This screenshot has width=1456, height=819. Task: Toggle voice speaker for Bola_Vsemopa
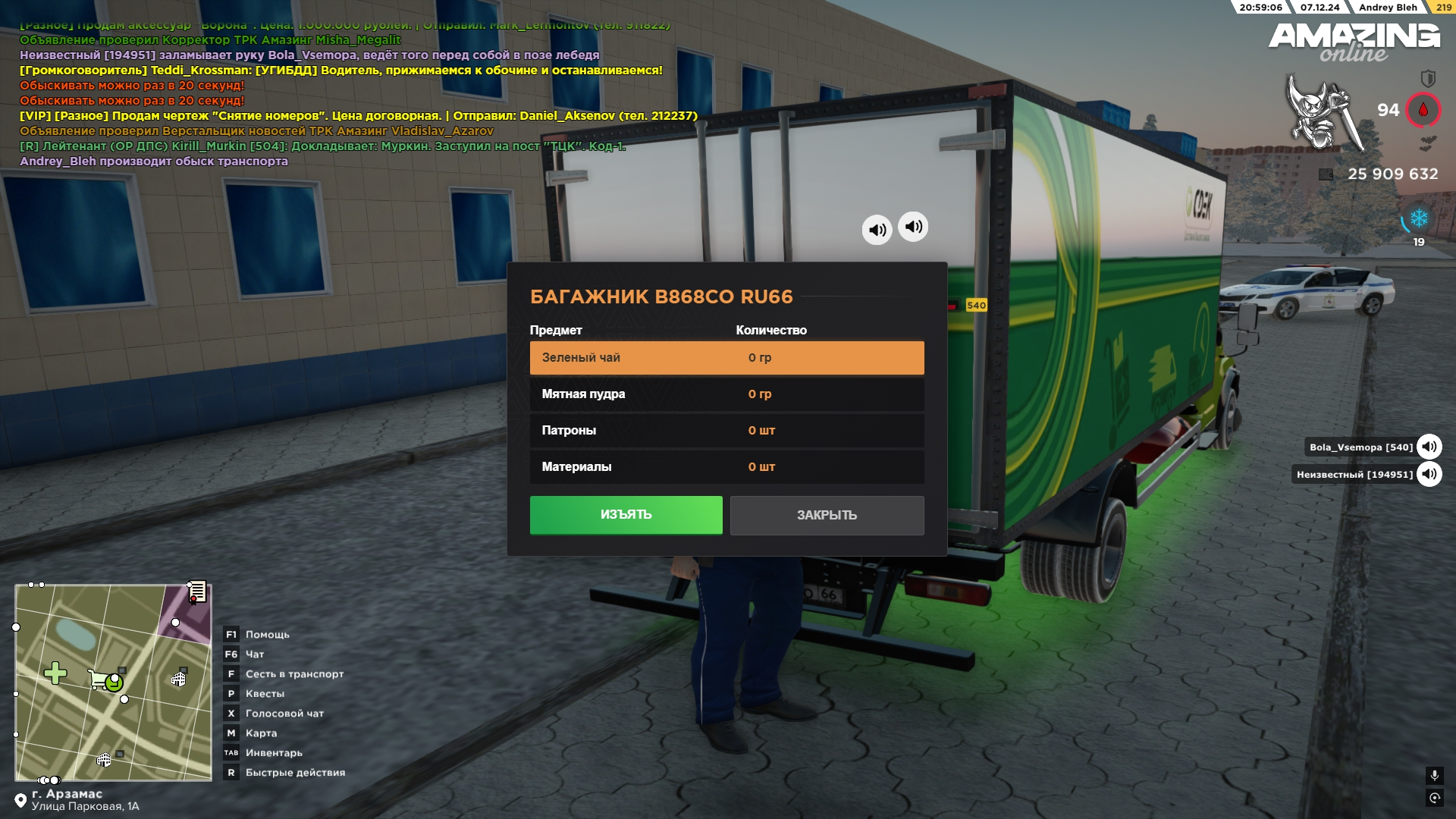(1429, 447)
